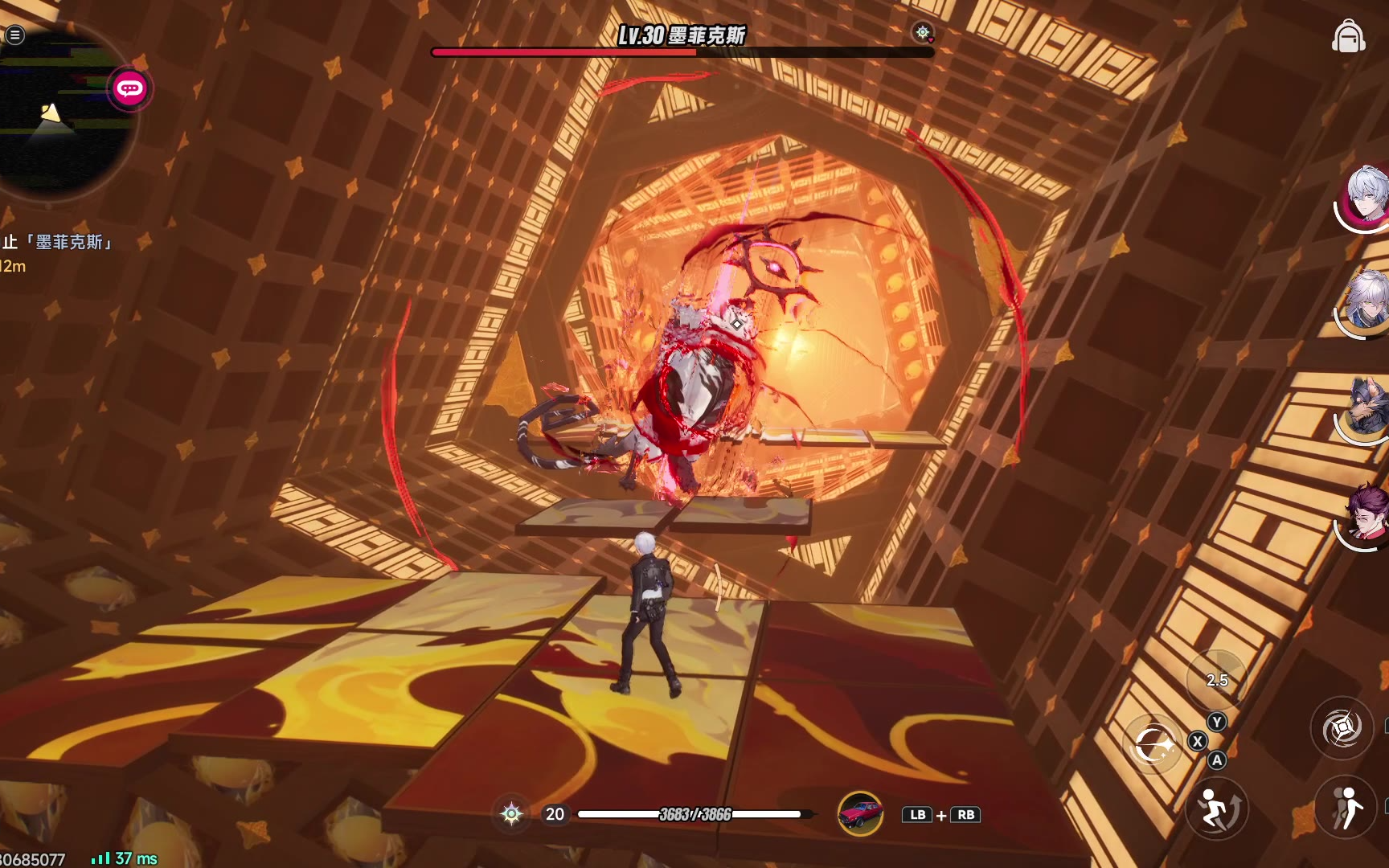Screen dimensions: 1389x868
Task: Tap the dash afterimage dodge button
Action: 1346,808
